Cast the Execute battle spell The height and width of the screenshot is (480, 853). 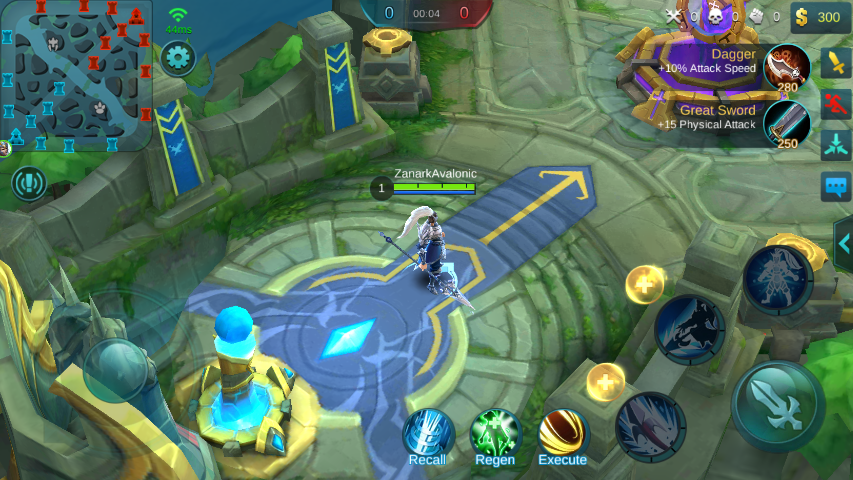[x=563, y=435]
